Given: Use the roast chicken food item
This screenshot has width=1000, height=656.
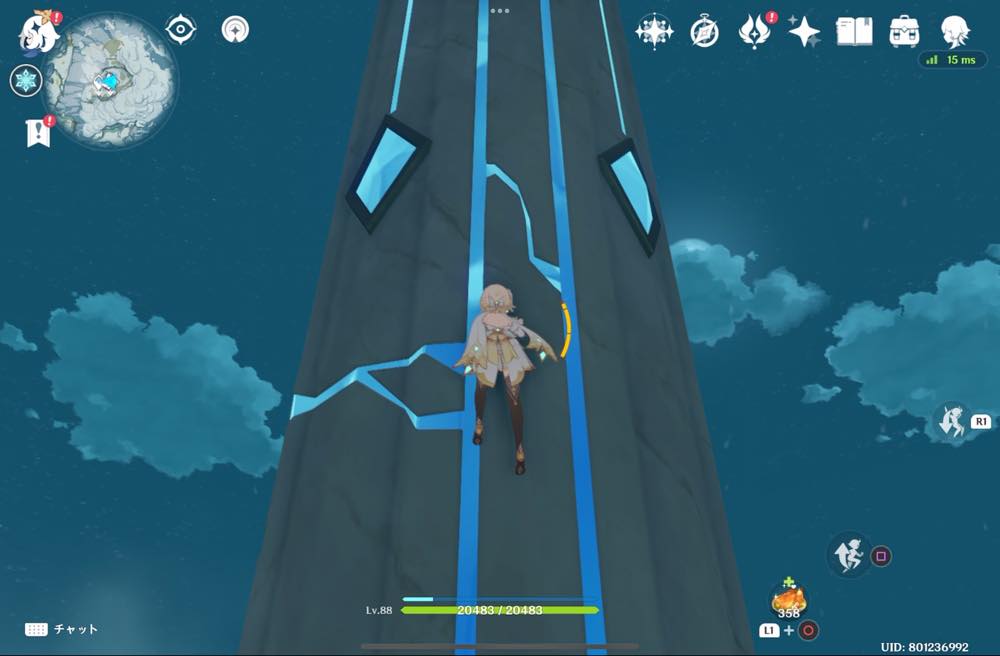Looking at the screenshot, I should coord(789,600).
